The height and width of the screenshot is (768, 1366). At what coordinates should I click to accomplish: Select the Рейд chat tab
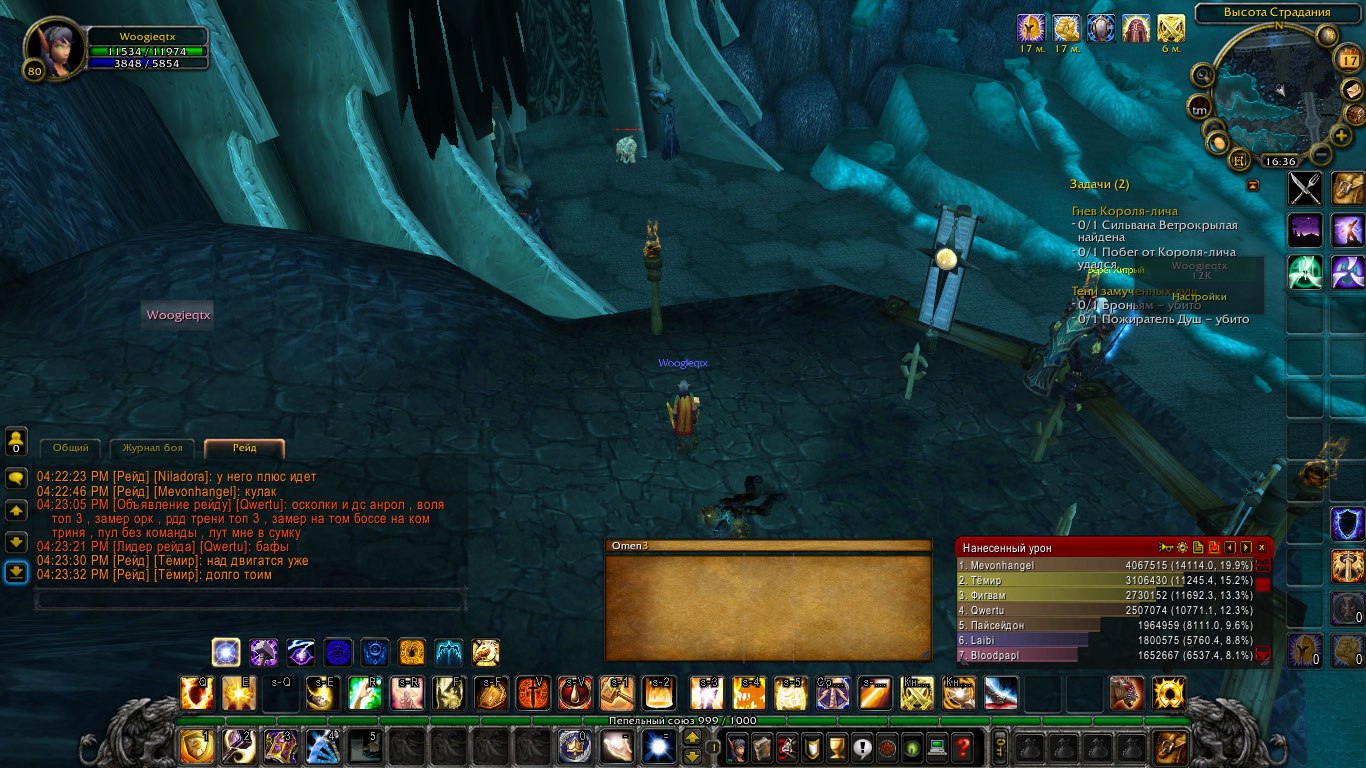coord(244,448)
